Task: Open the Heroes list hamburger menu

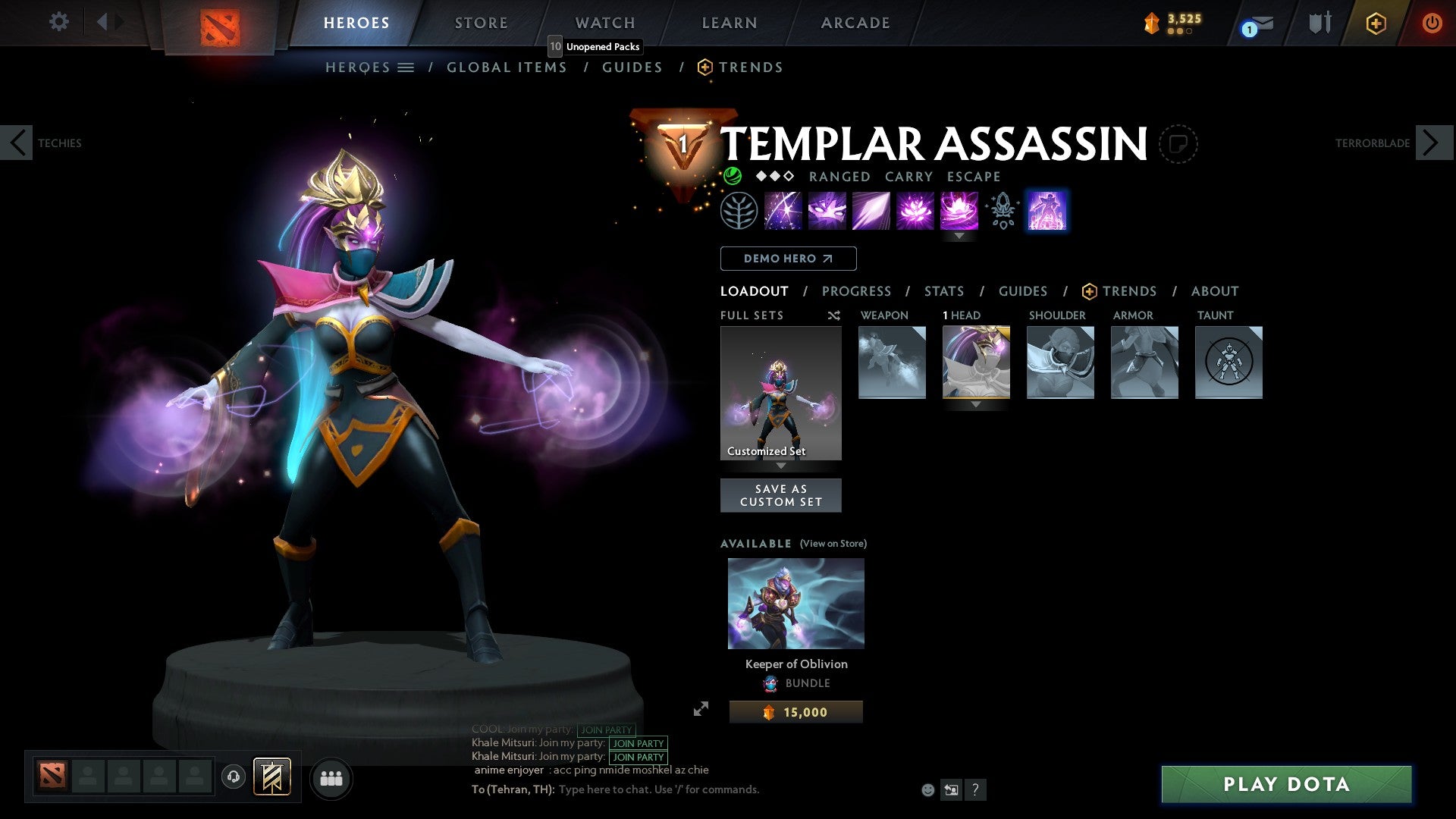Action: pos(406,67)
